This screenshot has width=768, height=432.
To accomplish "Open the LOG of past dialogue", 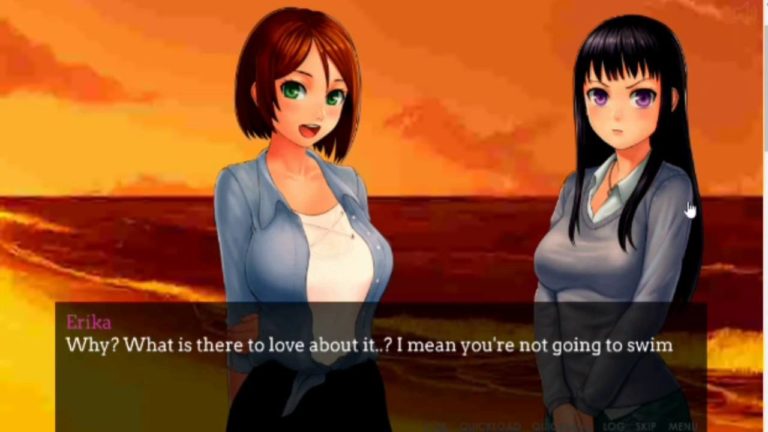I will (613, 426).
